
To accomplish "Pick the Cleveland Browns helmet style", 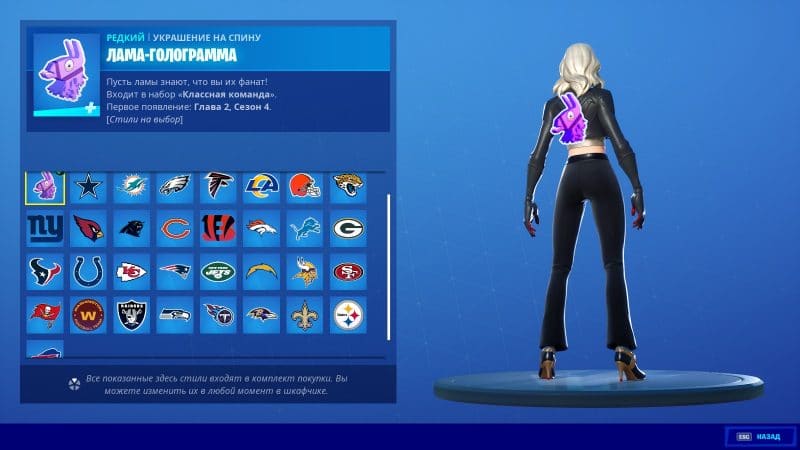I will click(x=303, y=186).
